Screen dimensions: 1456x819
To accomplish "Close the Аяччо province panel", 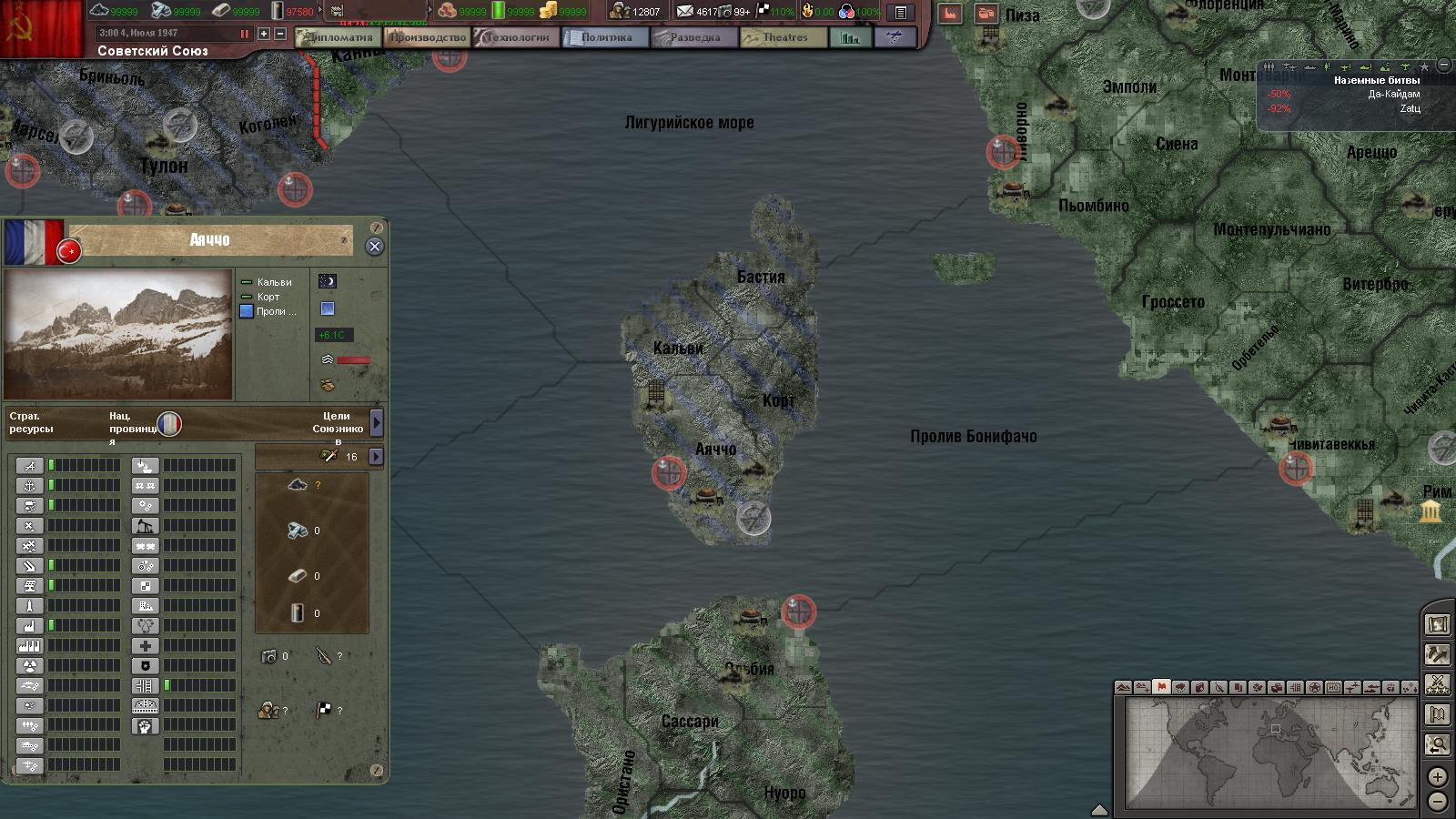I will (x=374, y=247).
